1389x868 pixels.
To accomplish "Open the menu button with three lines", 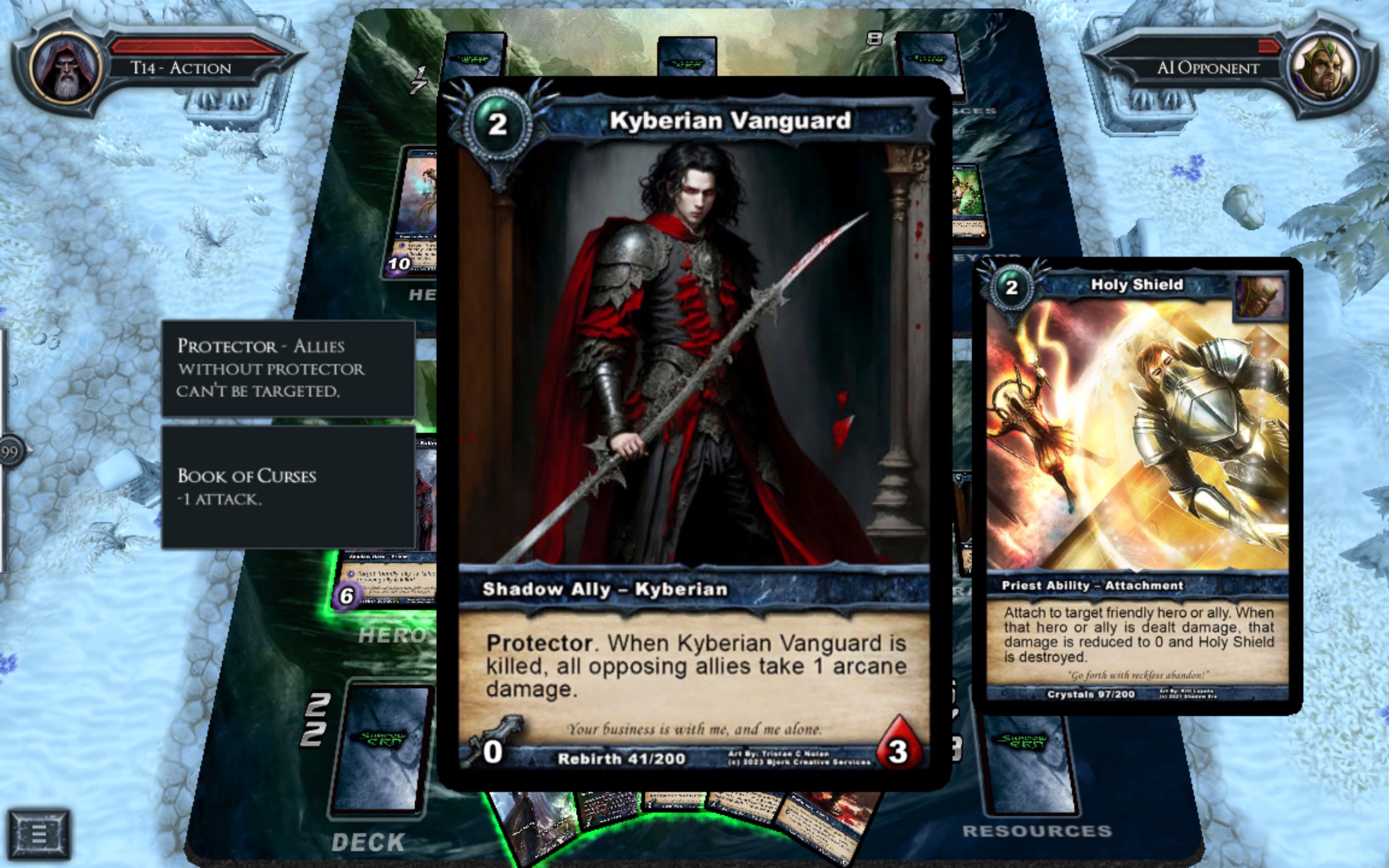I will (x=39, y=833).
